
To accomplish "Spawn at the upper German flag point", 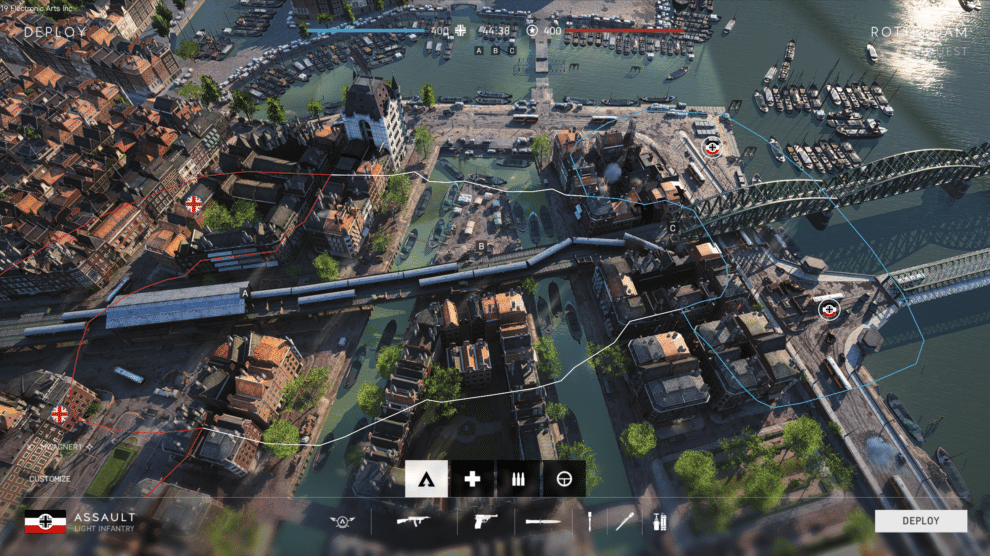I will [712, 148].
